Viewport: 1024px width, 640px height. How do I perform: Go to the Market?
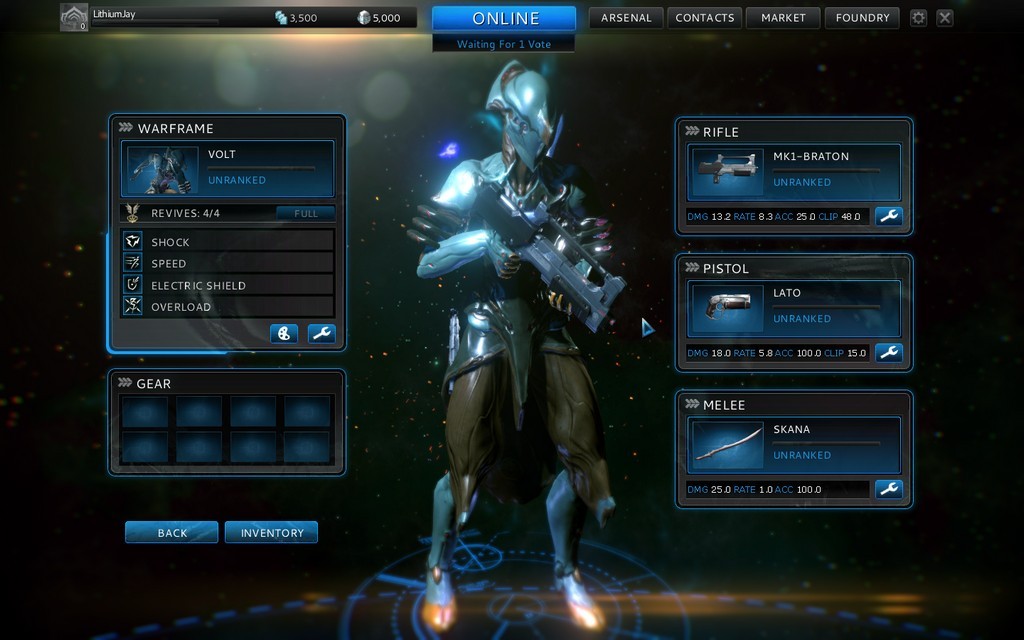pos(783,18)
